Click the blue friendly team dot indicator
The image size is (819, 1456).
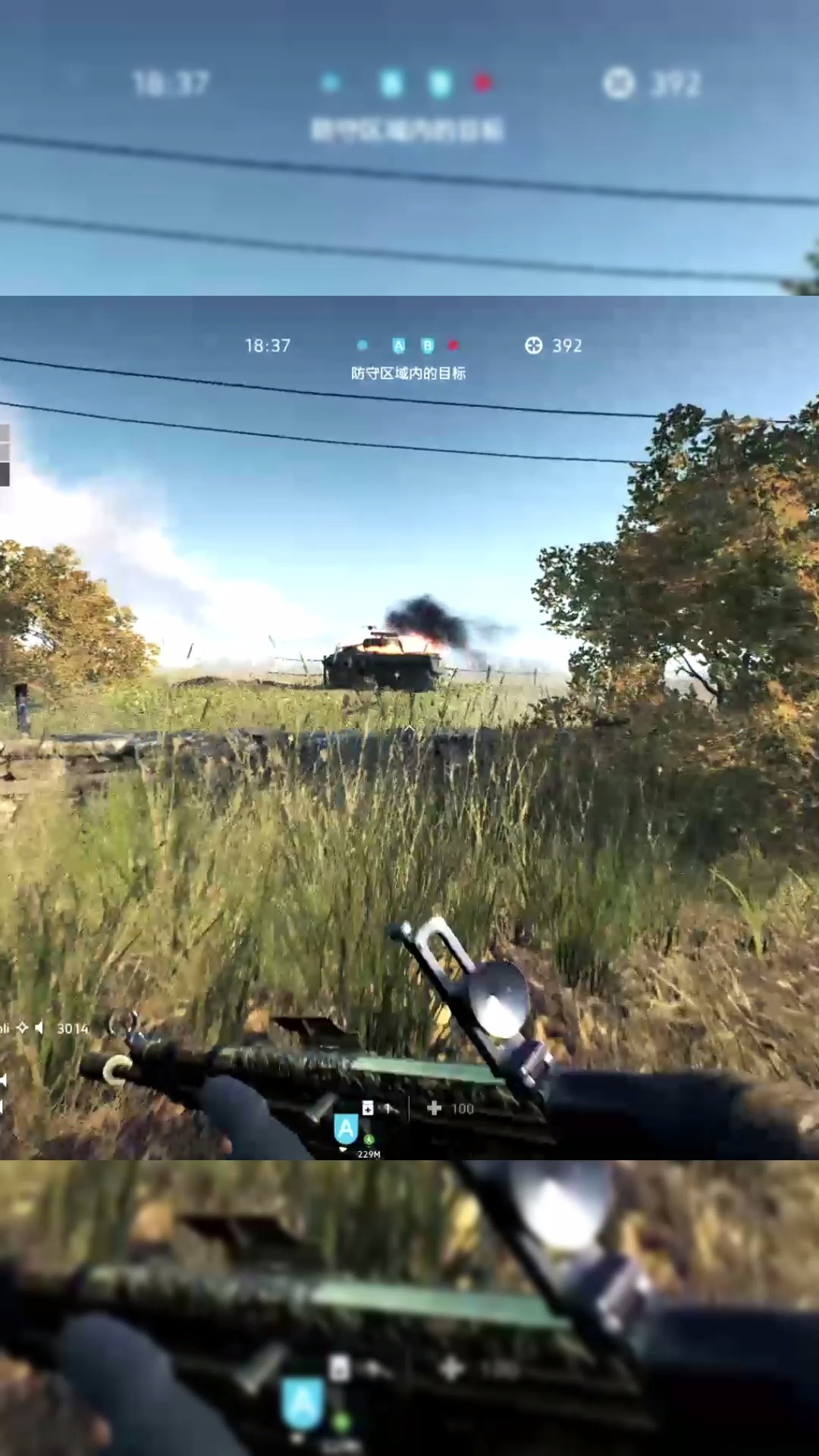tap(362, 346)
